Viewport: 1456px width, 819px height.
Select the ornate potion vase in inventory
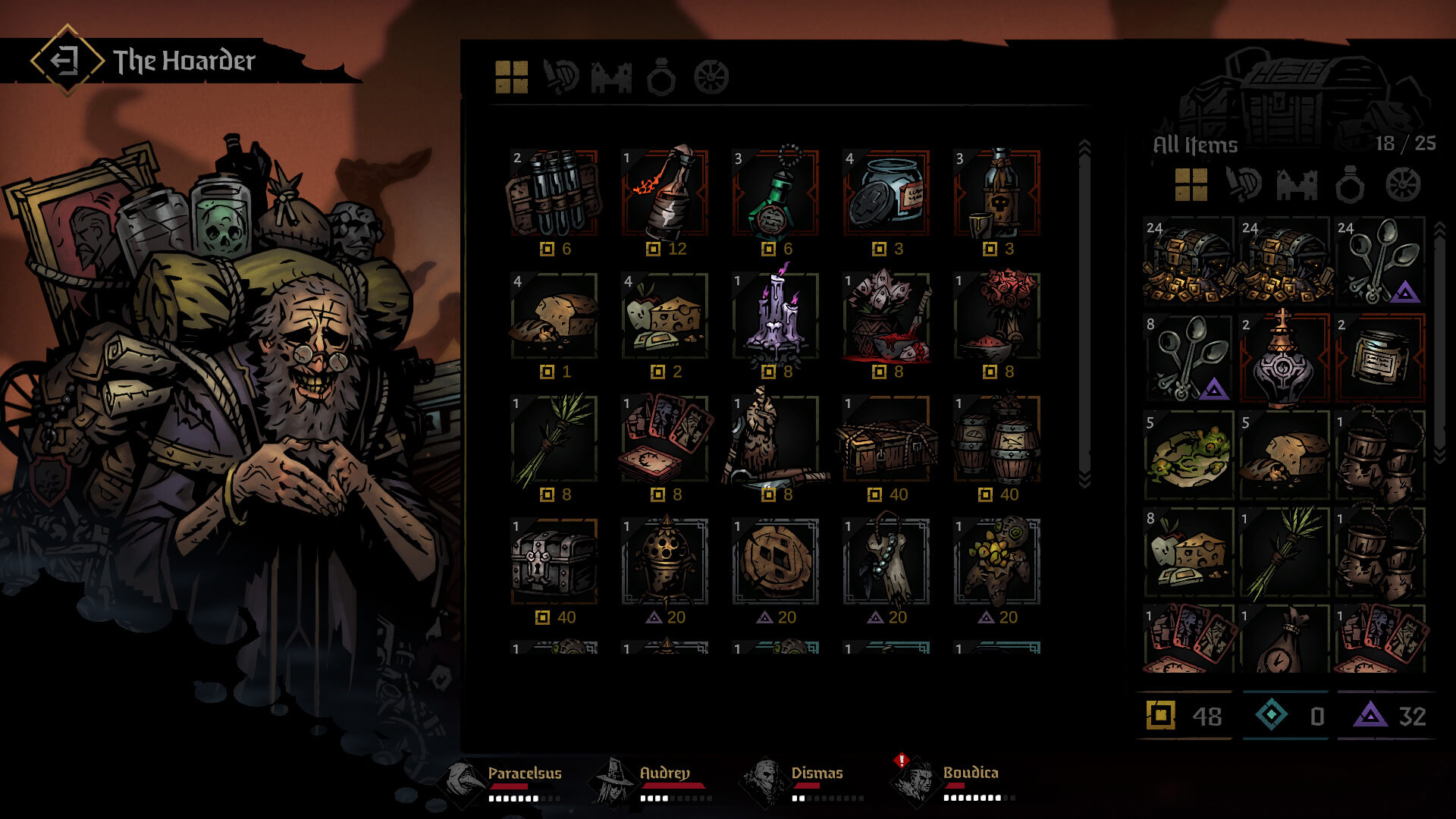tap(1284, 357)
